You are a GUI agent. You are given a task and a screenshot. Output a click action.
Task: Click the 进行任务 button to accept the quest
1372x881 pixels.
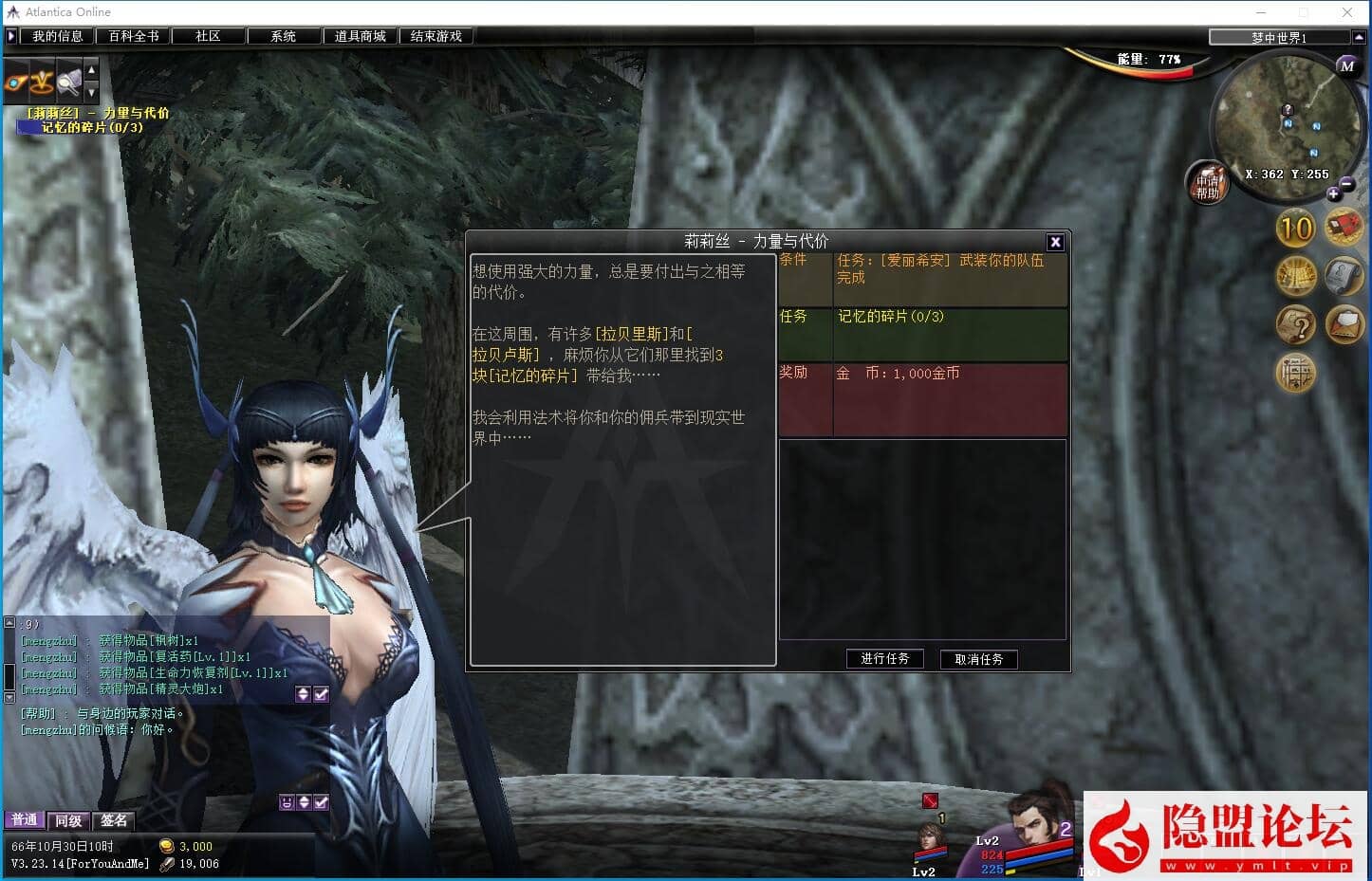pyautogui.click(x=884, y=658)
